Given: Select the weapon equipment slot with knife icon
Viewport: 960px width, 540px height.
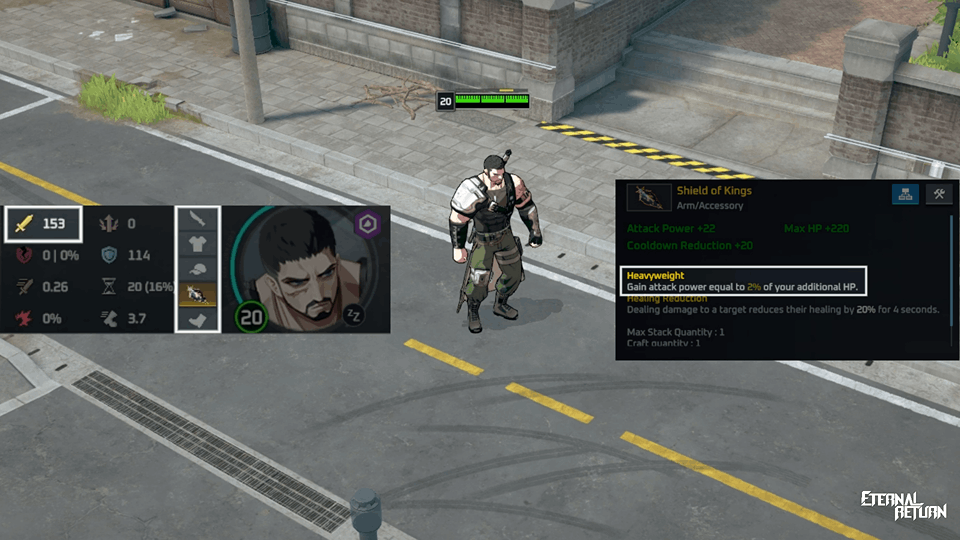Looking at the screenshot, I should (x=197, y=219).
